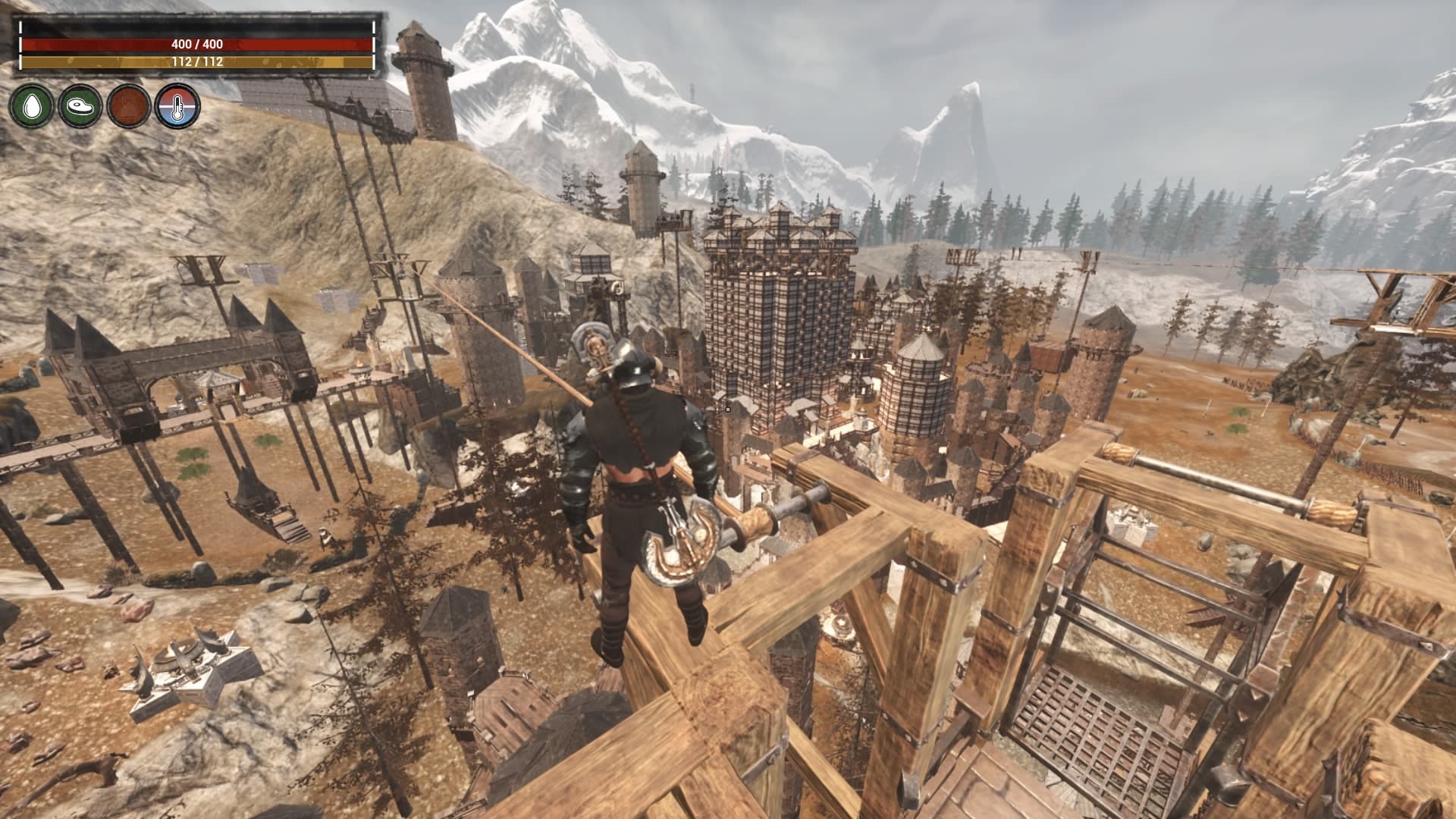The width and height of the screenshot is (1456, 819).
Task: Open the thermometer temperature indicator
Action: [177, 106]
